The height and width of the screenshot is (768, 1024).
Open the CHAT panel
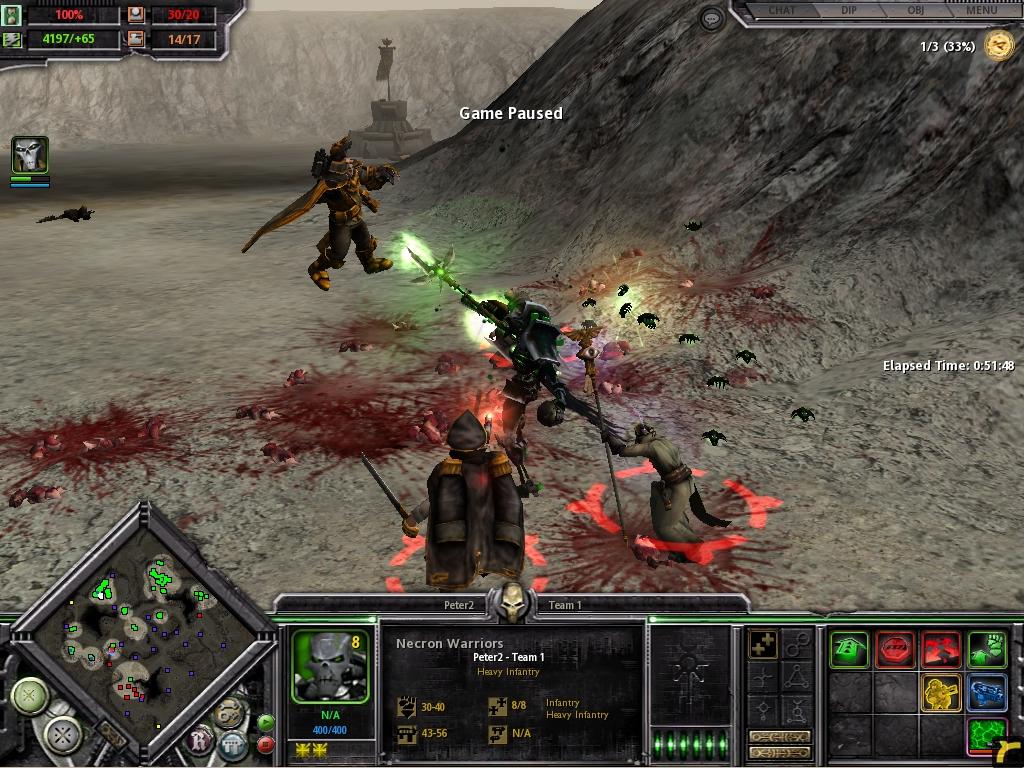click(x=781, y=11)
